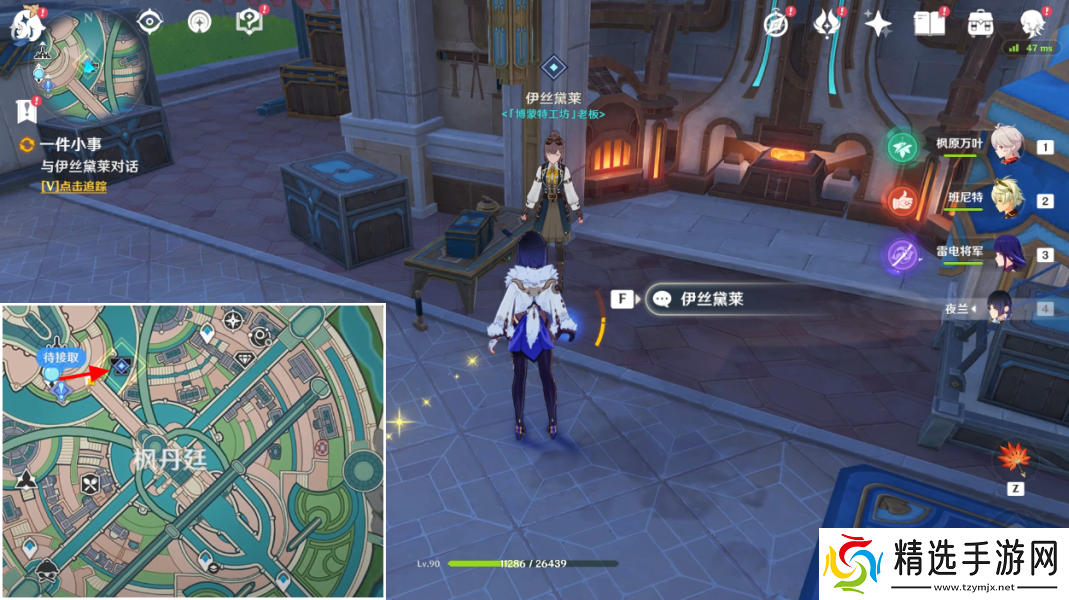
Task: Activate the maple leaf gadget icon
Action: [1014, 459]
